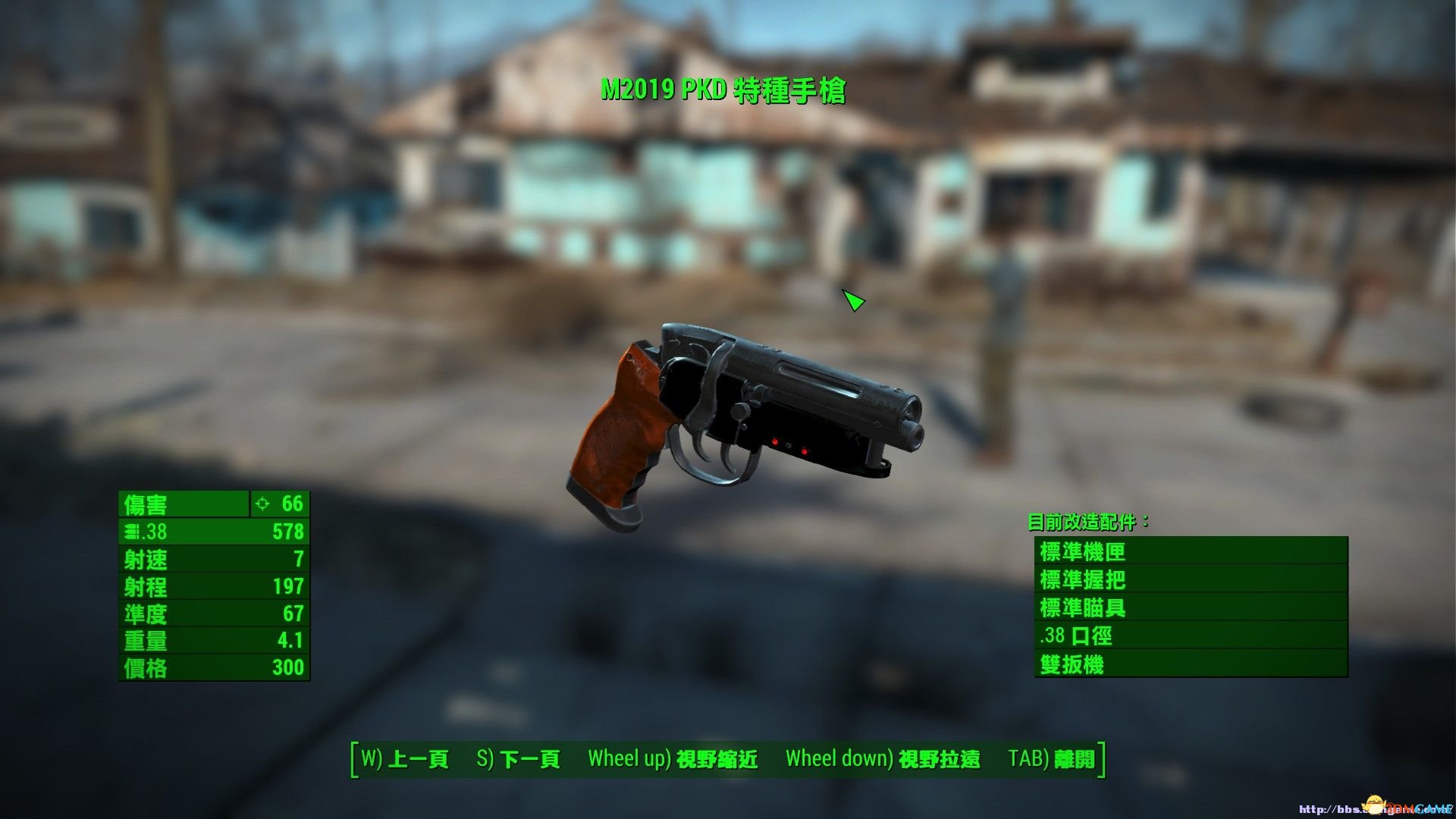Zoom out with 視野拉遠 button

tap(883, 759)
